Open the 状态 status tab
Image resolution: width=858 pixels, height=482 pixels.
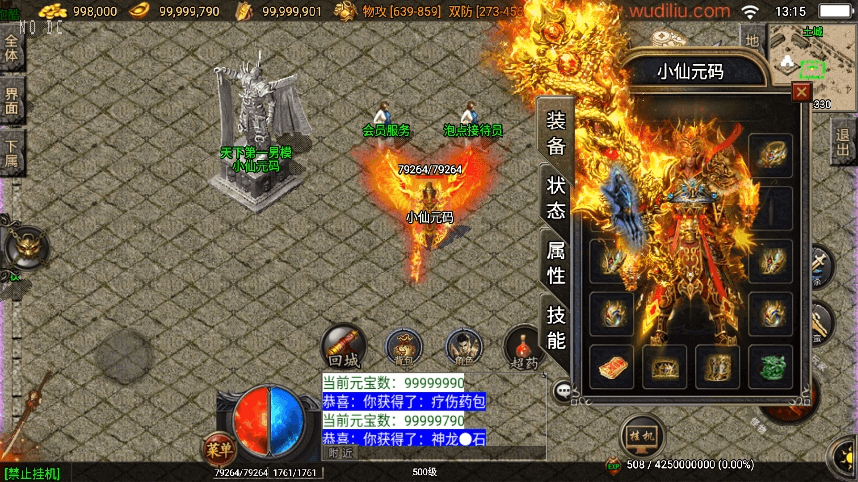tap(556, 197)
